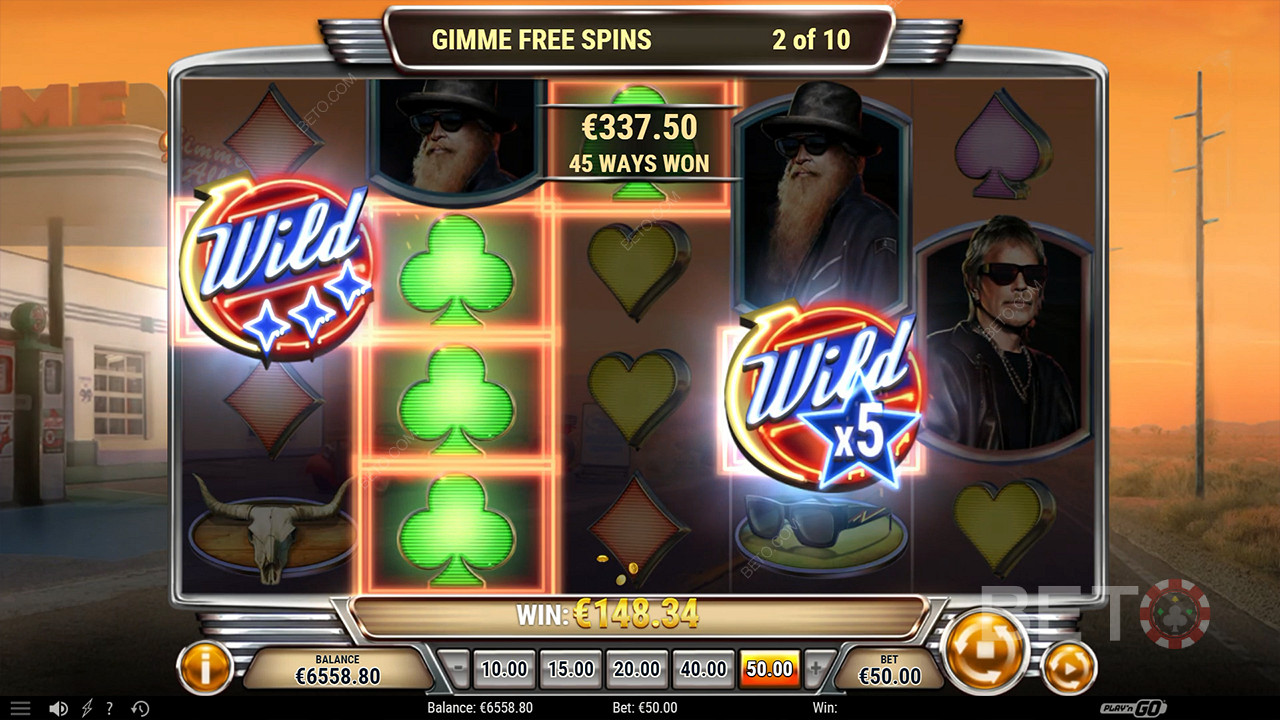Toggle the sound speaker icon

click(59, 709)
